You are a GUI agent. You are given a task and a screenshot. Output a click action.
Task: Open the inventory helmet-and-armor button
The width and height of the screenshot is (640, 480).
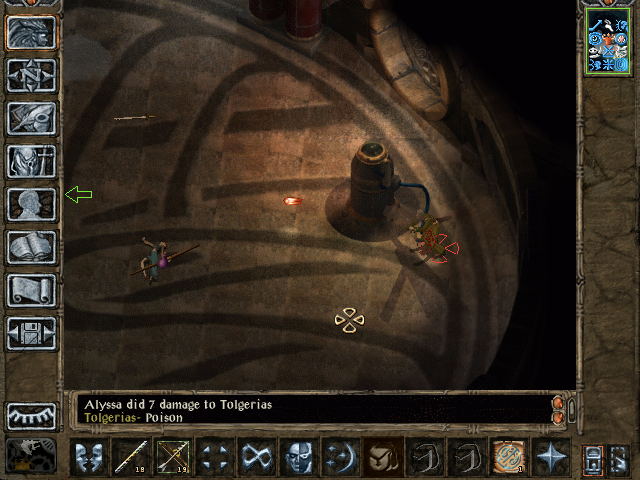32,161
